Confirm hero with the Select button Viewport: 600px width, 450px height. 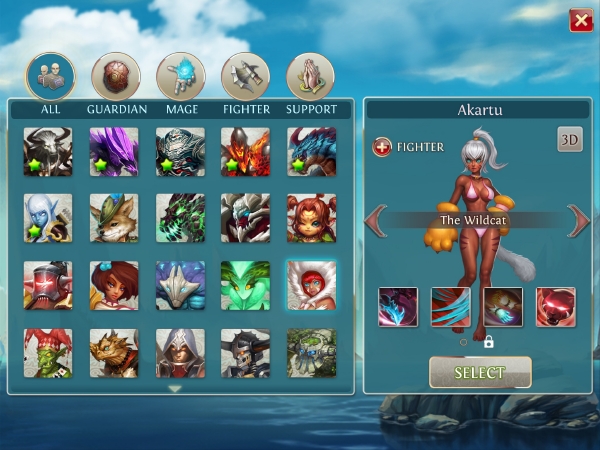click(x=480, y=373)
